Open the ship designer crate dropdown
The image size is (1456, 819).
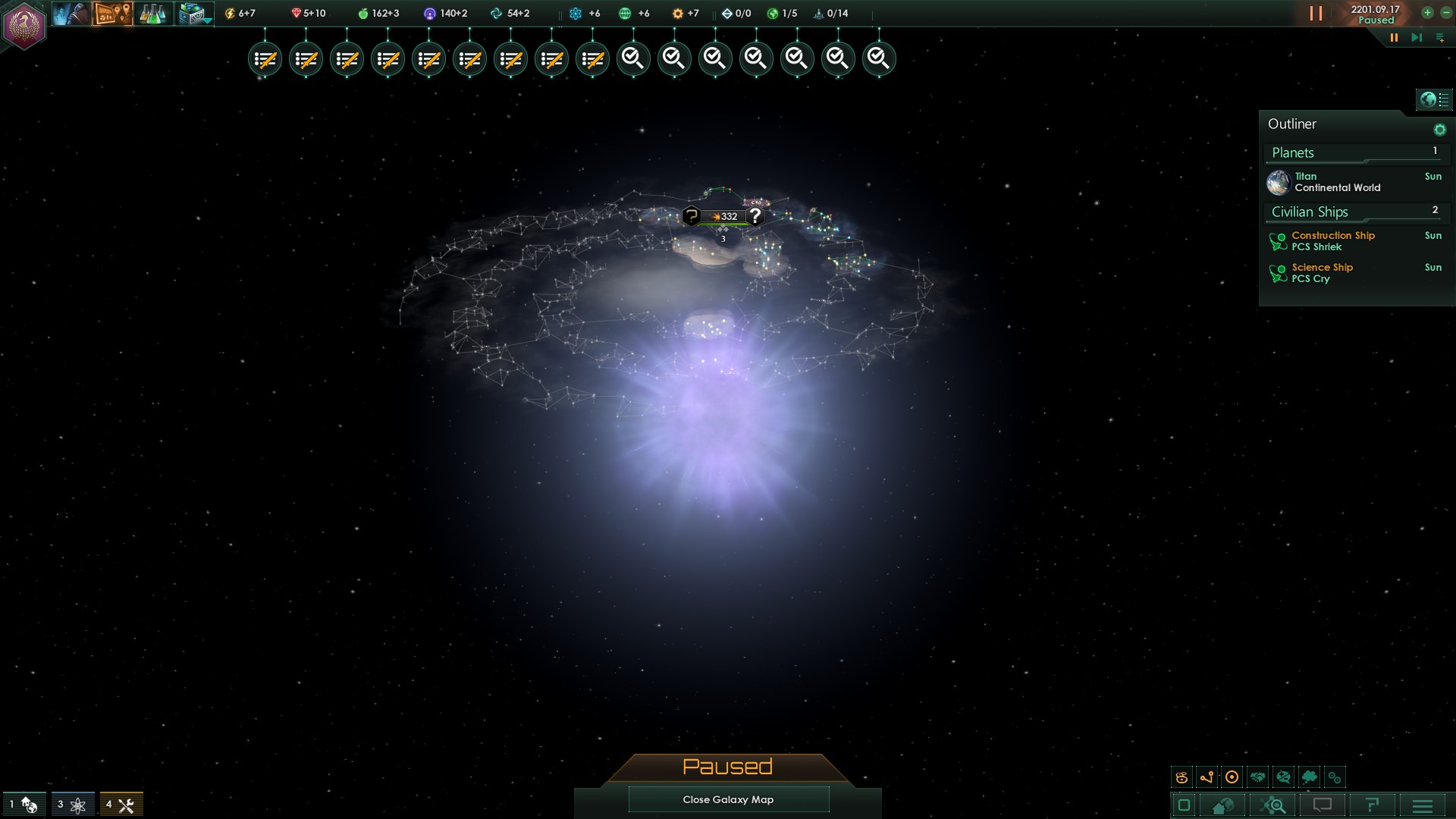(x=194, y=14)
